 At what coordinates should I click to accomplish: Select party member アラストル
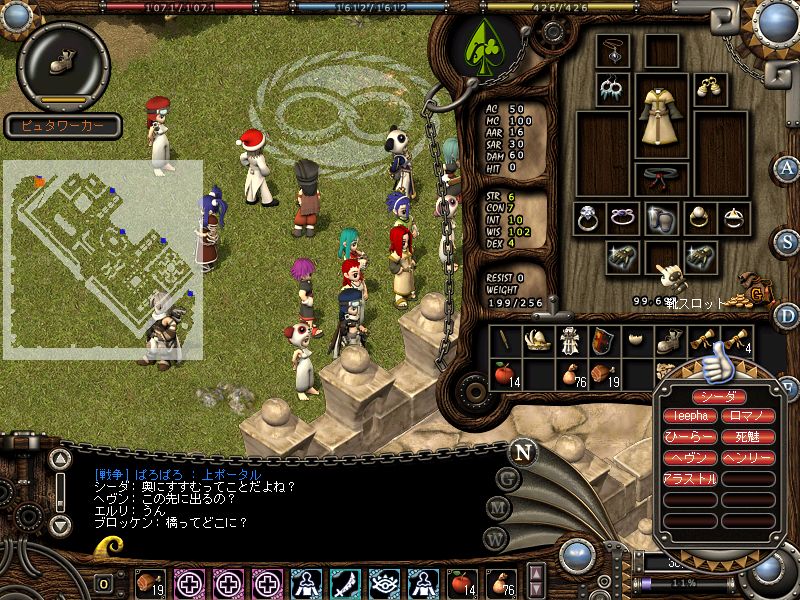(x=690, y=479)
